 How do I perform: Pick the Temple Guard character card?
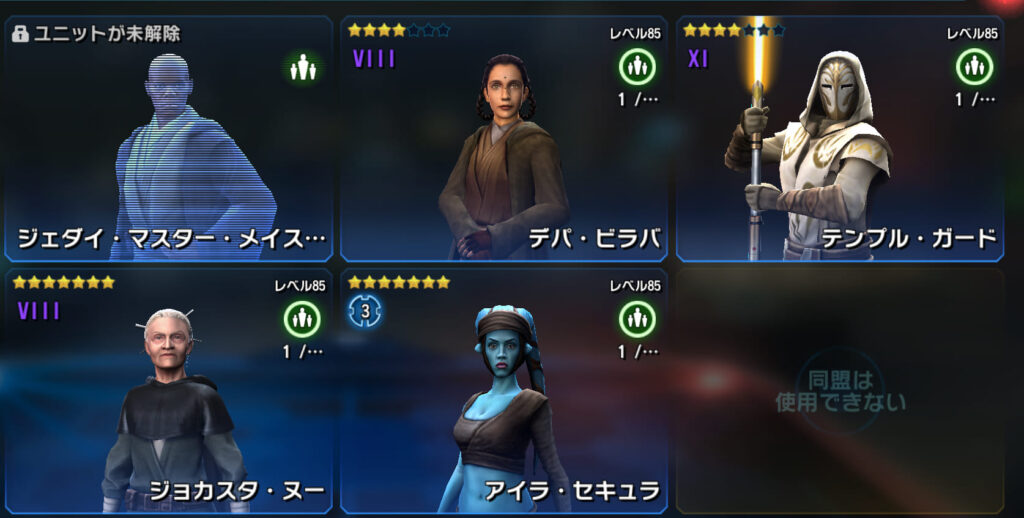840,140
